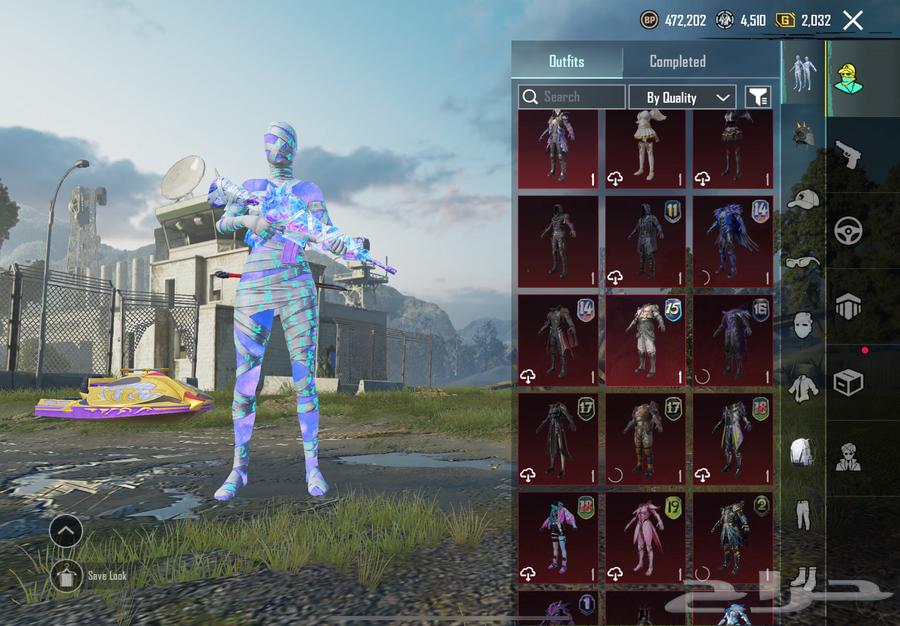
Task: Select the shirt and tie clothing category
Action: pyautogui.click(x=803, y=388)
